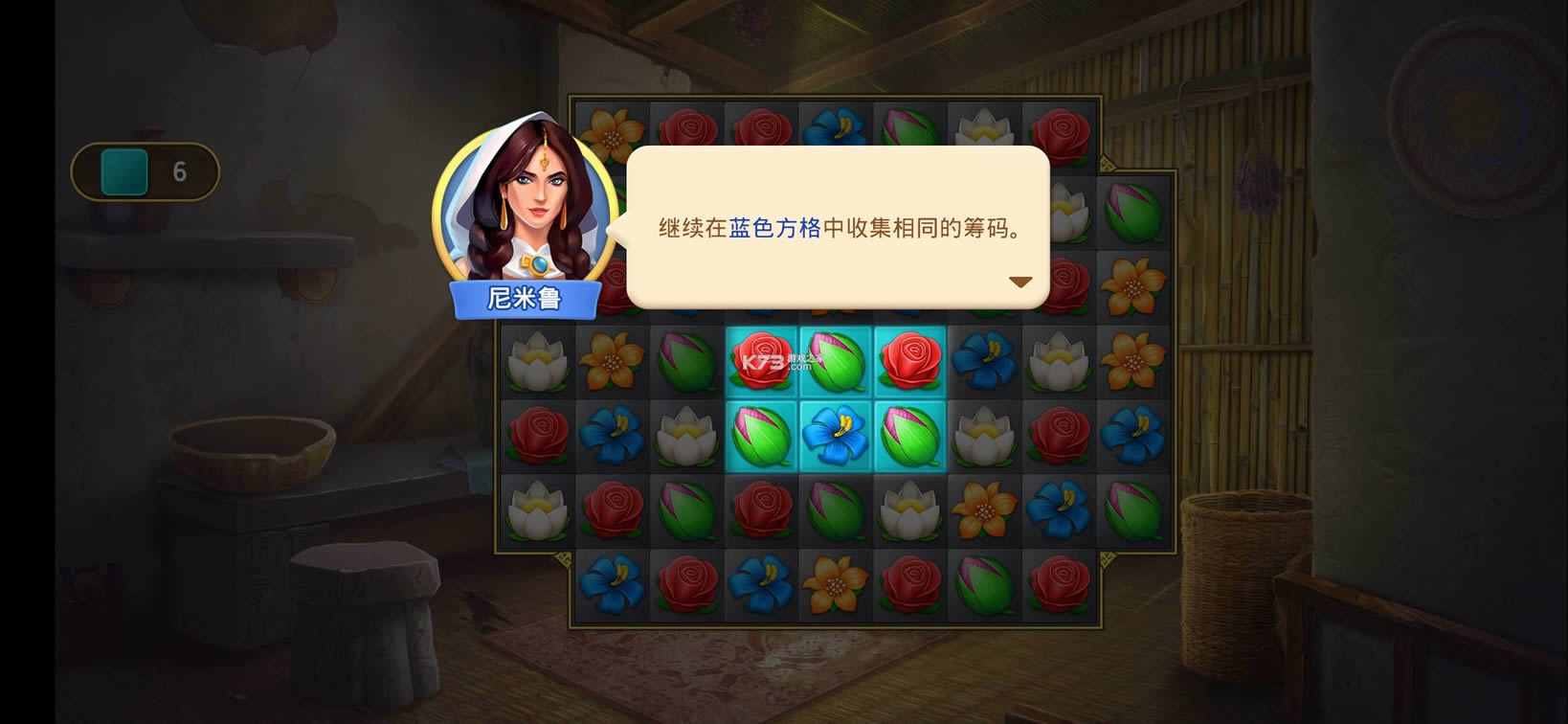
Task: Select the red rose on the highlighted blue cell
Action: pyautogui.click(x=761, y=361)
